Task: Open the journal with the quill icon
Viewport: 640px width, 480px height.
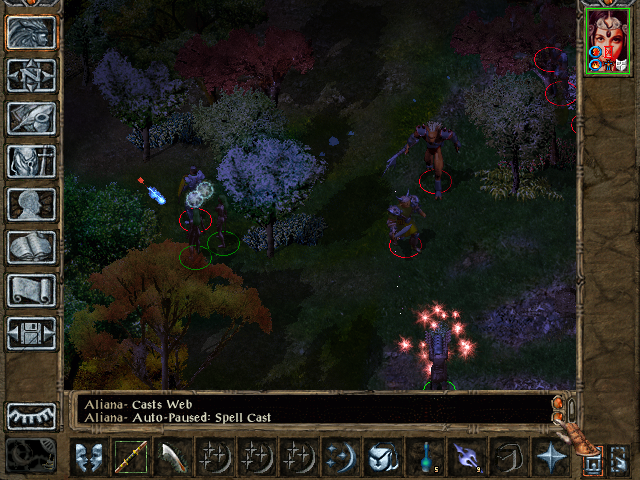Action: 31,118
